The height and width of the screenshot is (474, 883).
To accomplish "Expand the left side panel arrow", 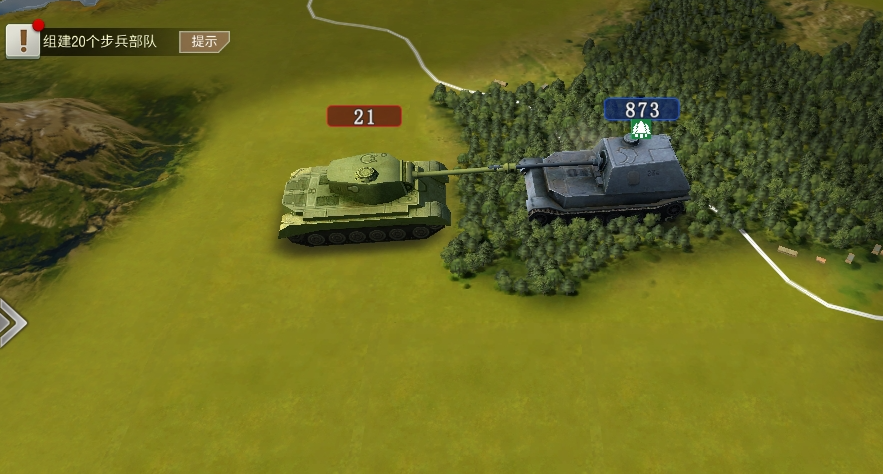I will click(x=10, y=322).
